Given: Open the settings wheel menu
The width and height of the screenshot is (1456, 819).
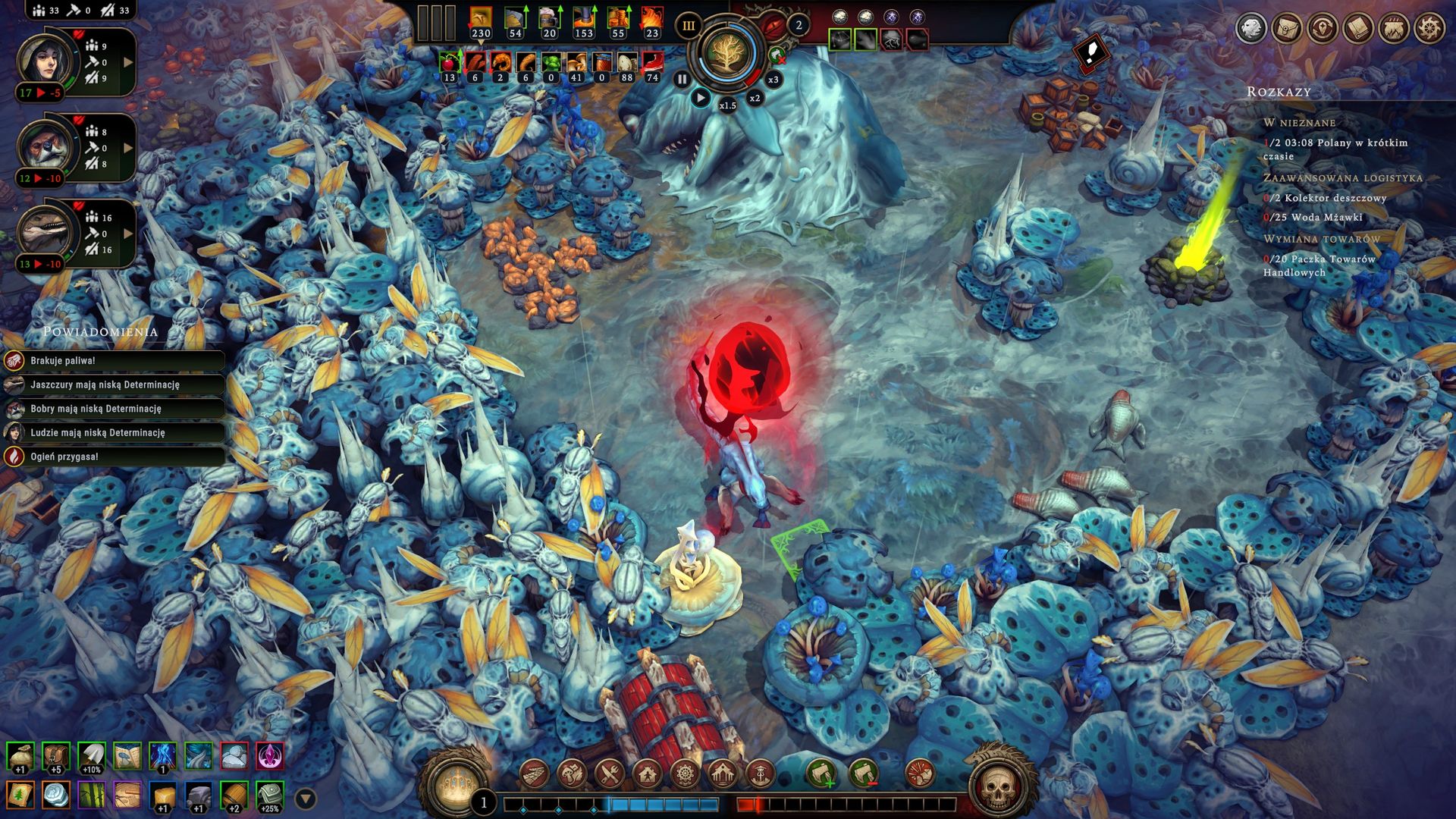Looking at the screenshot, I should click(1429, 29).
